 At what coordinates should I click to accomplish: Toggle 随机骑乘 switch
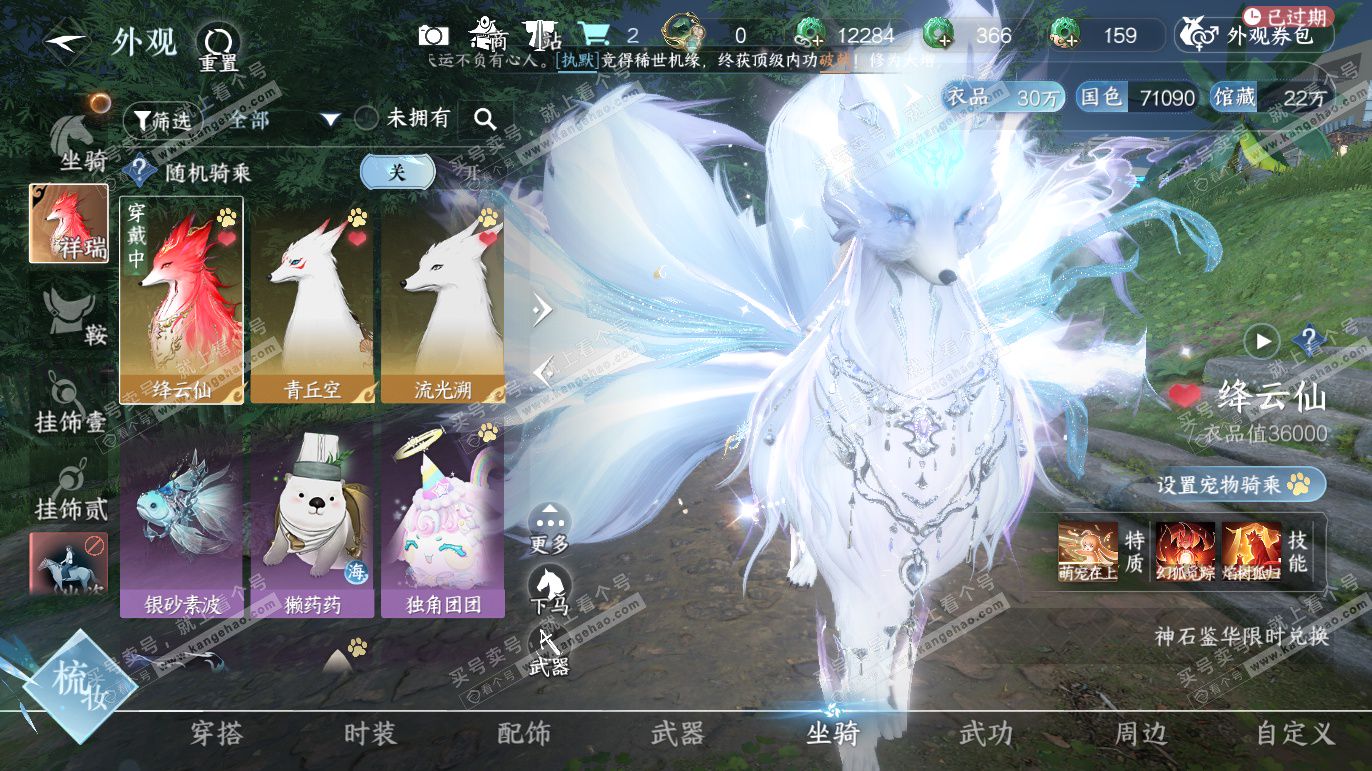(x=398, y=172)
